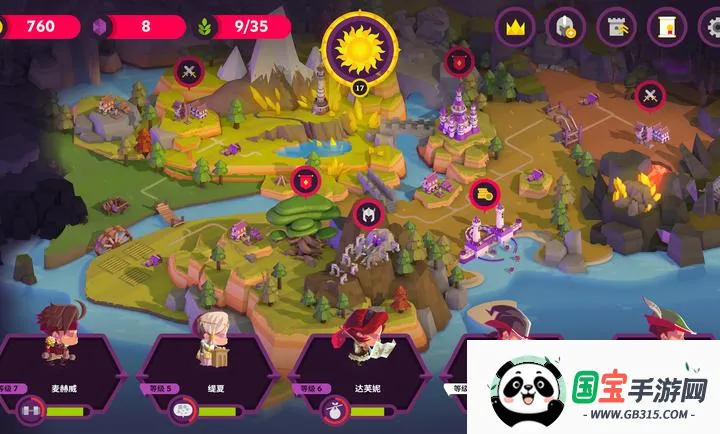Open the scroll with ribbon menu
Viewport: 720px width, 434px height.
666,27
